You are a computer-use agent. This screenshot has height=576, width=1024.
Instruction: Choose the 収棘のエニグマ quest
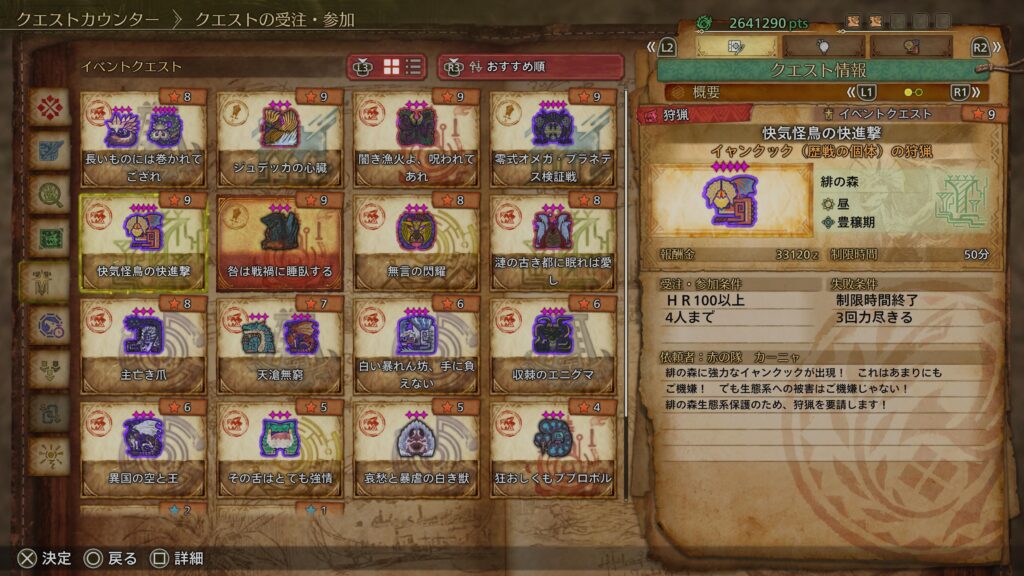tap(553, 345)
